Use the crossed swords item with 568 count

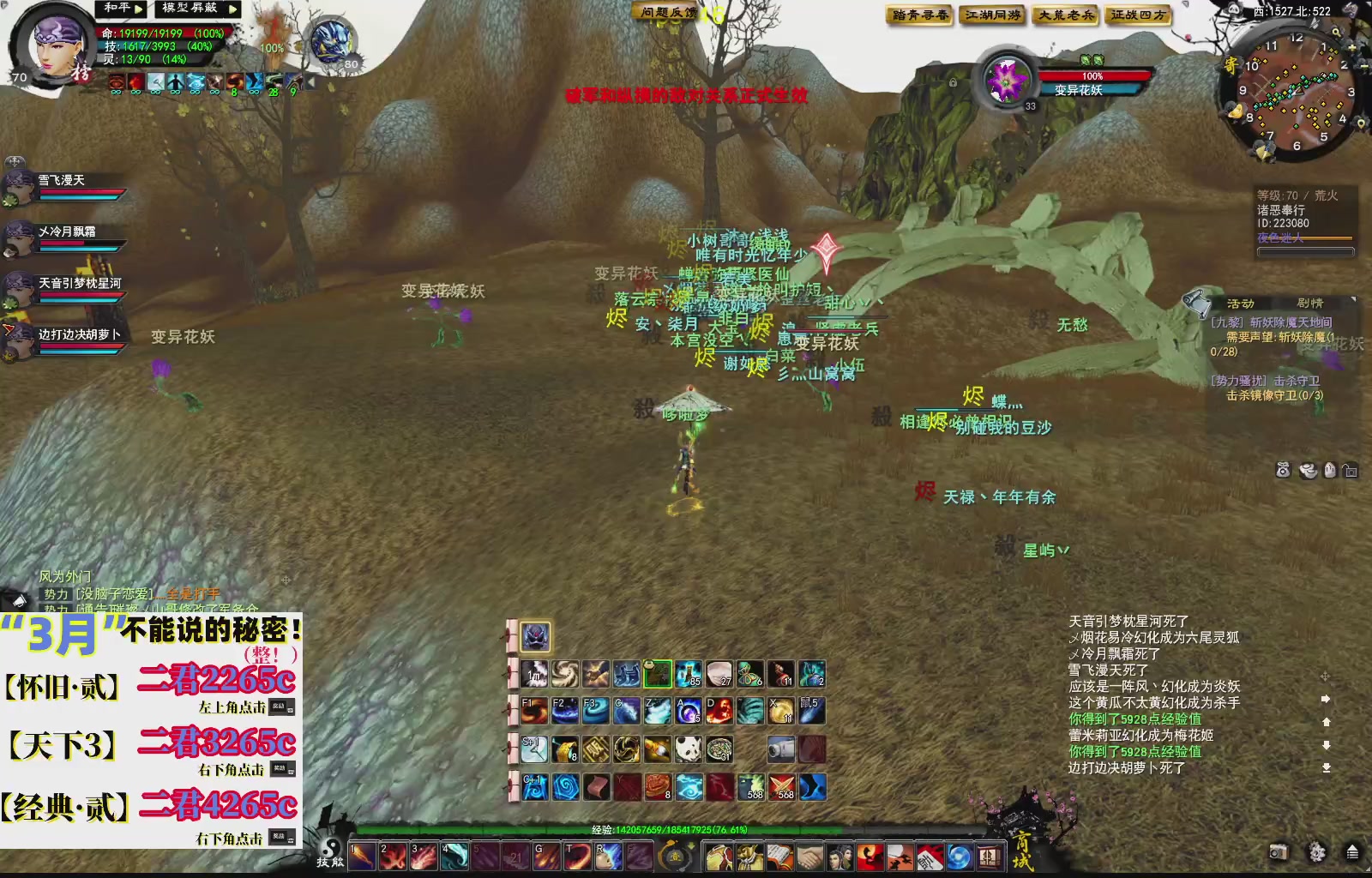[x=784, y=787]
